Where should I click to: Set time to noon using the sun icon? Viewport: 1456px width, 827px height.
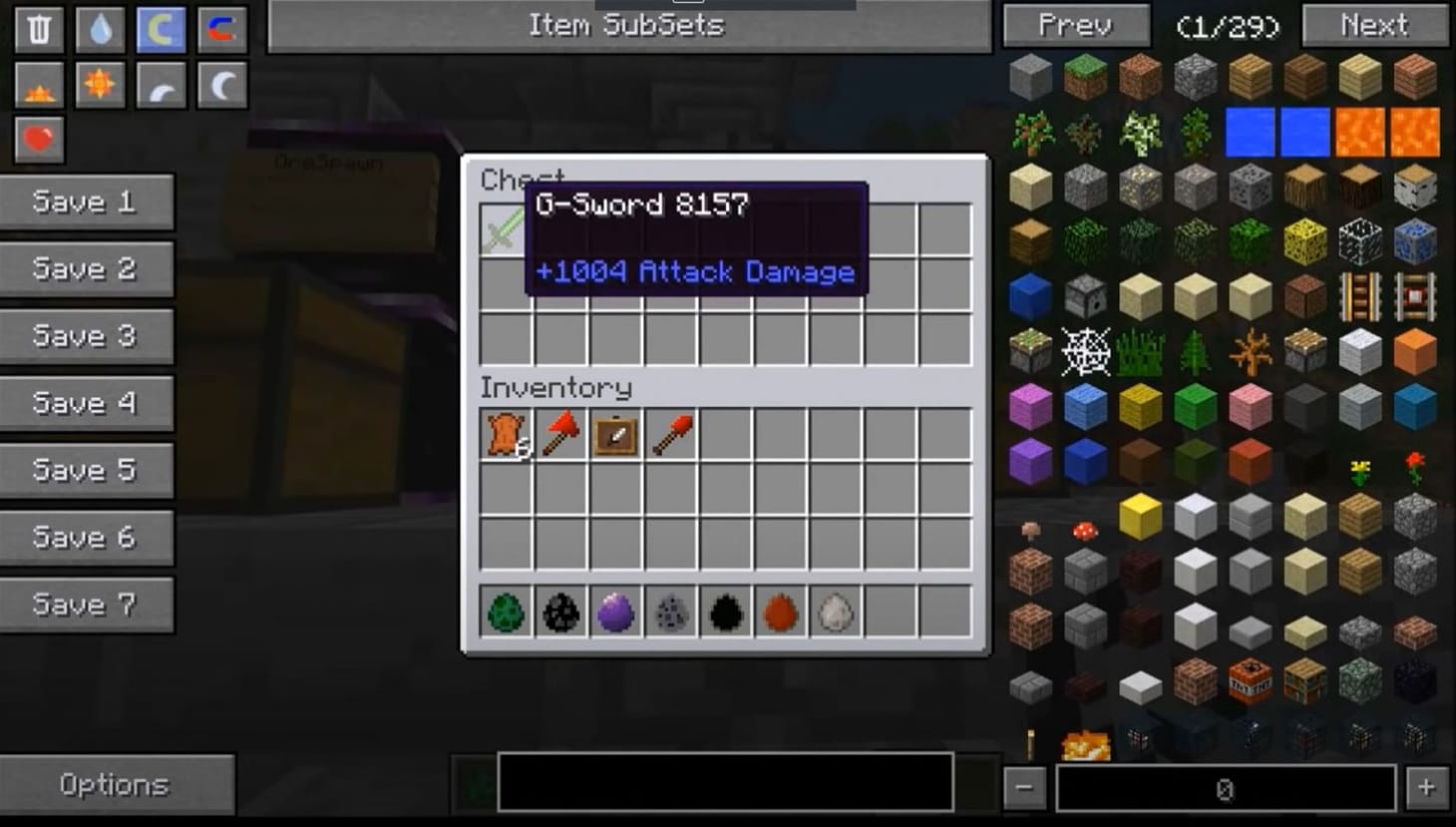99,85
